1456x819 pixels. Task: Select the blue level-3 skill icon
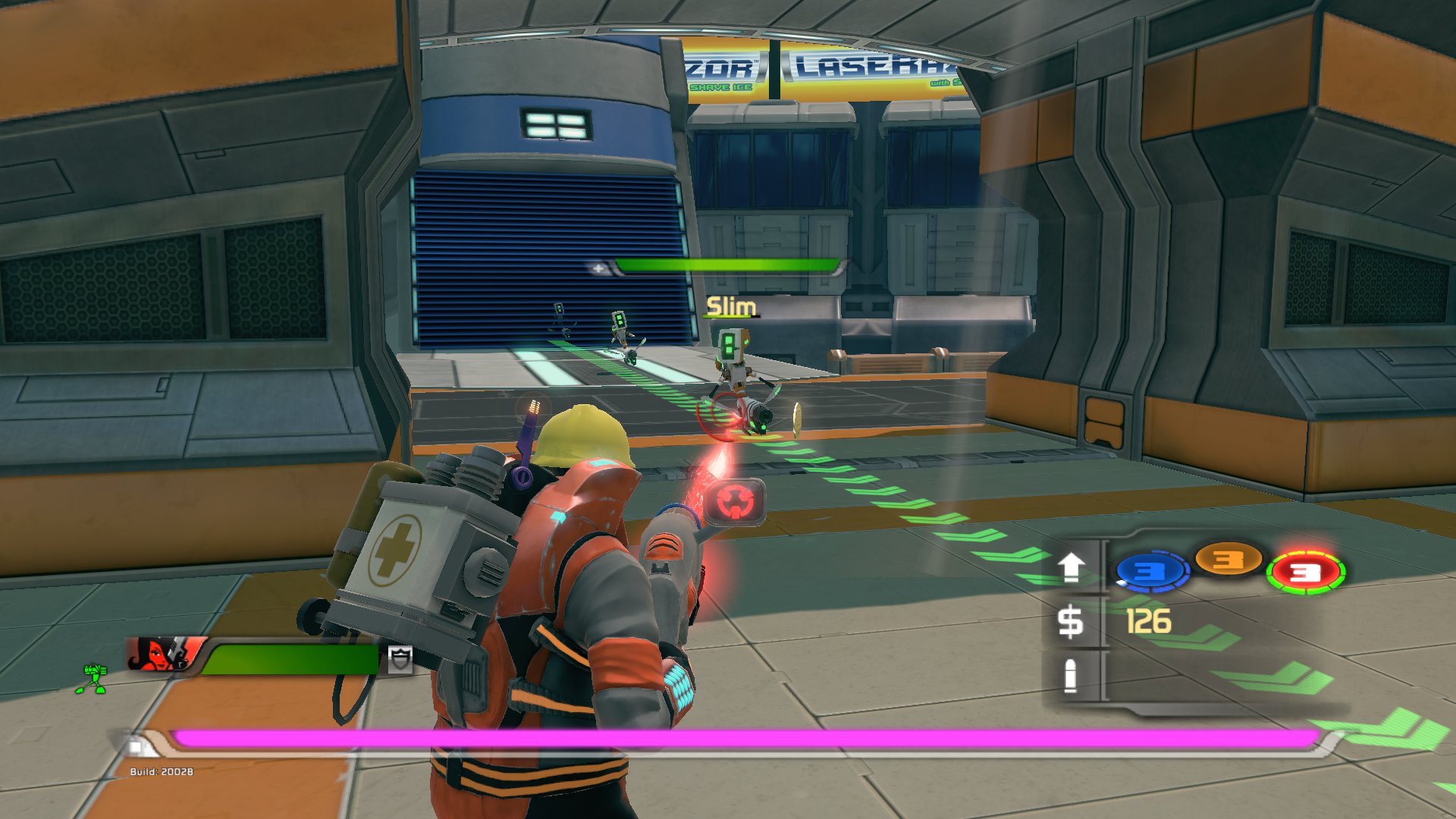coord(1151,571)
